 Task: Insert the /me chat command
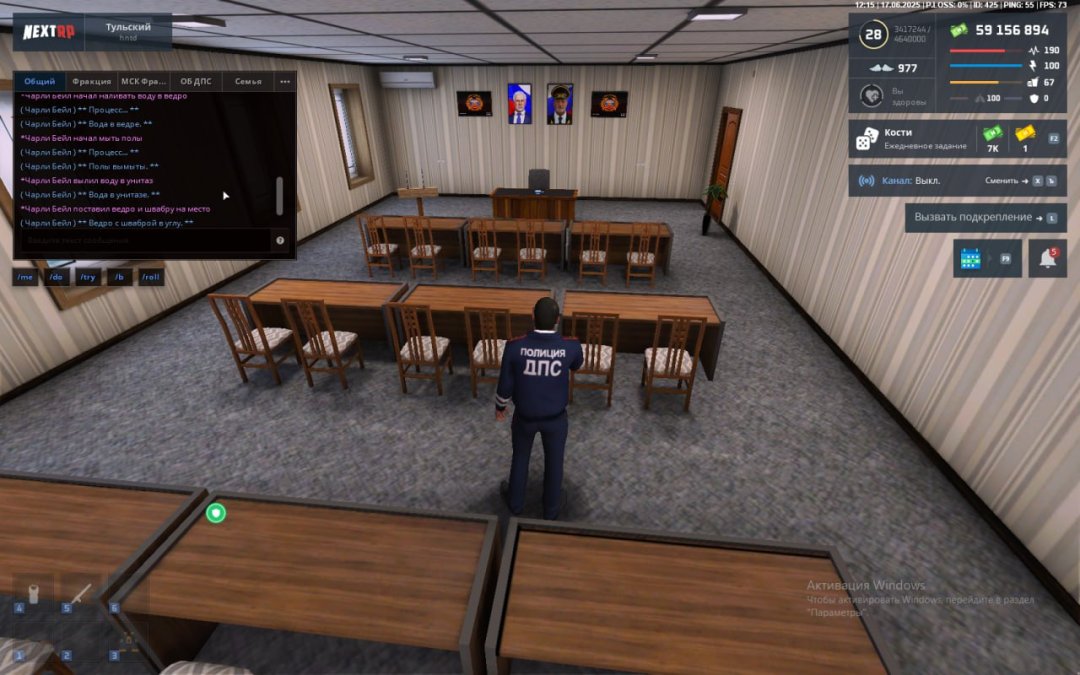click(x=26, y=277)
